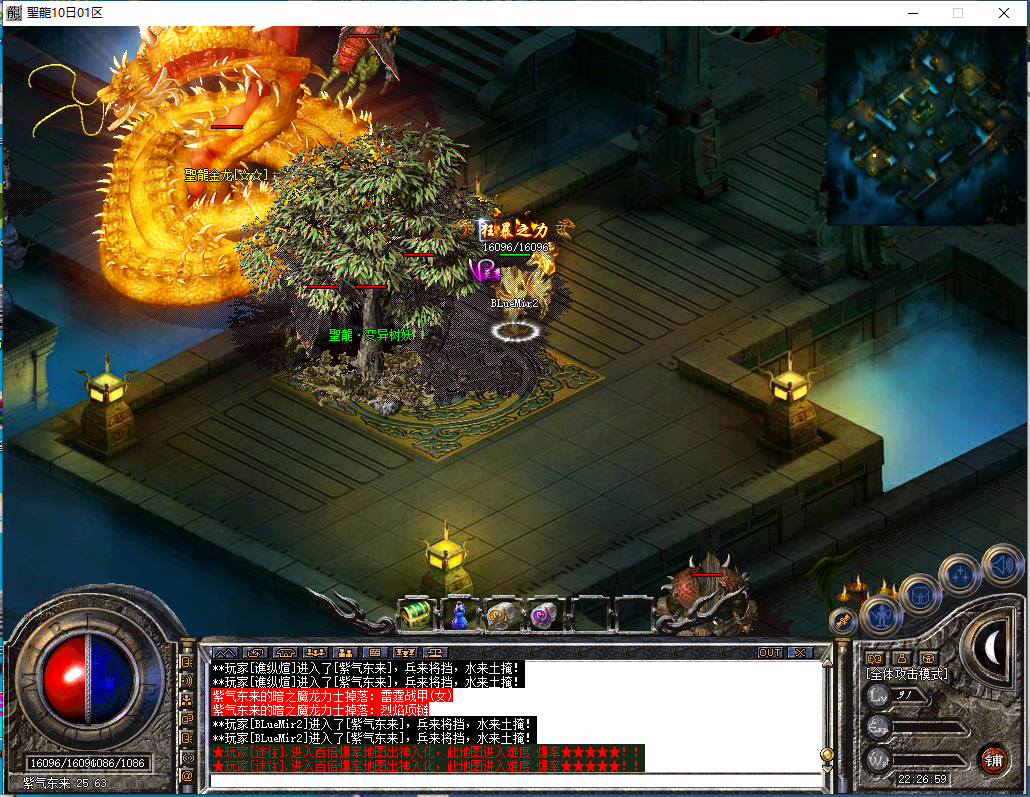Toggle sound with the speaker button
The image size is (1030, 797).
tap(1001, 565)
